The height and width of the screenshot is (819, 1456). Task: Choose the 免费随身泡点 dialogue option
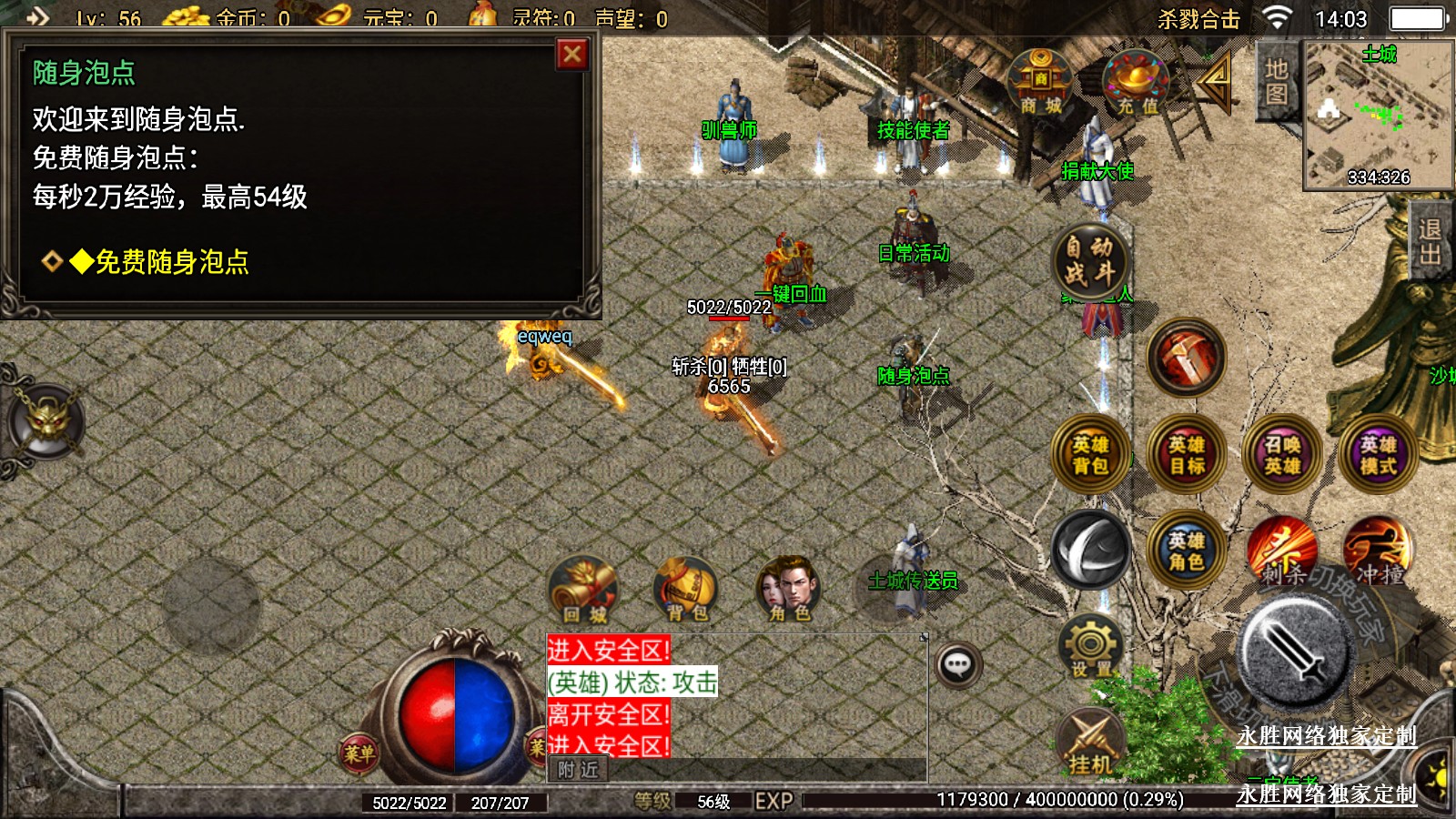171,262
